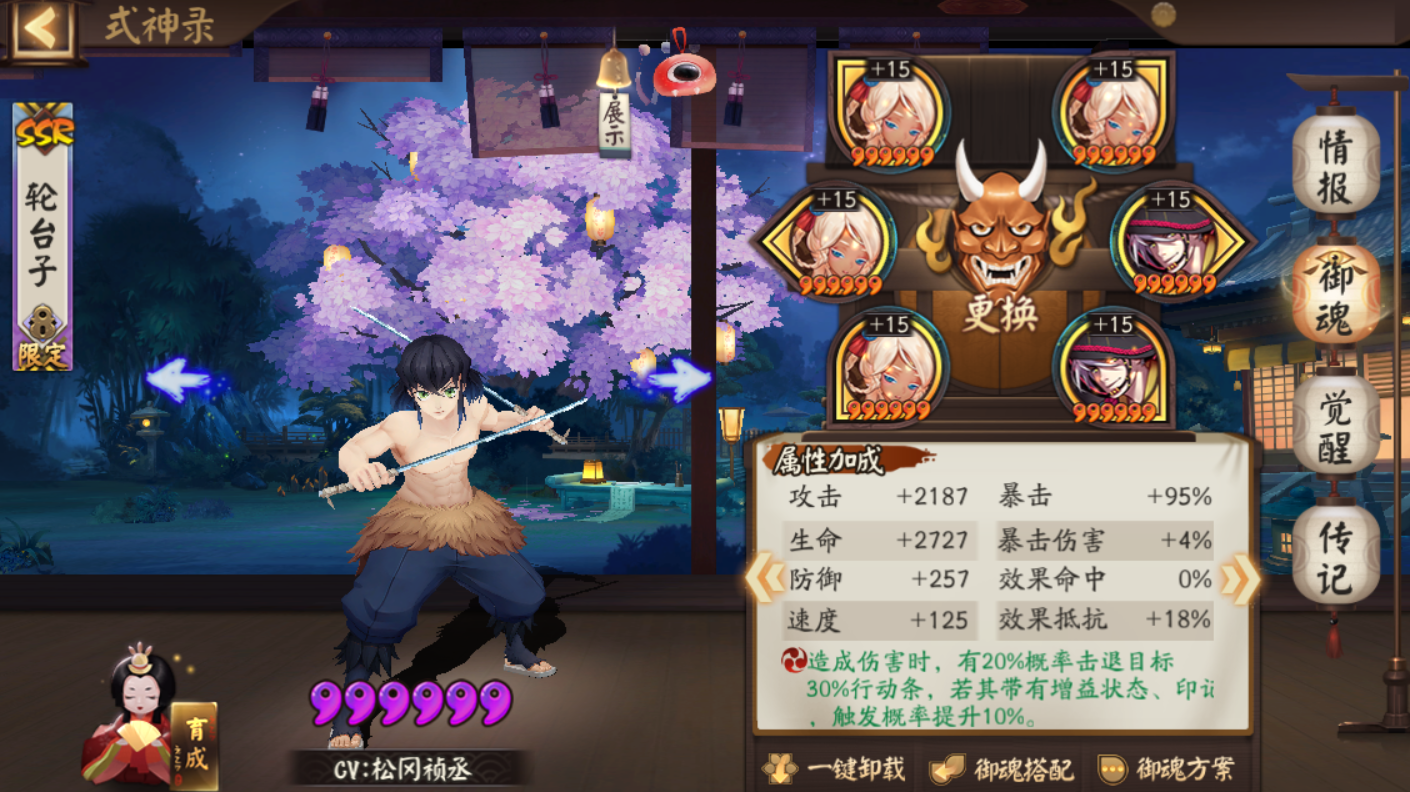
Task: Open the 御魂方案 presets
Action: click(1166, 768)
